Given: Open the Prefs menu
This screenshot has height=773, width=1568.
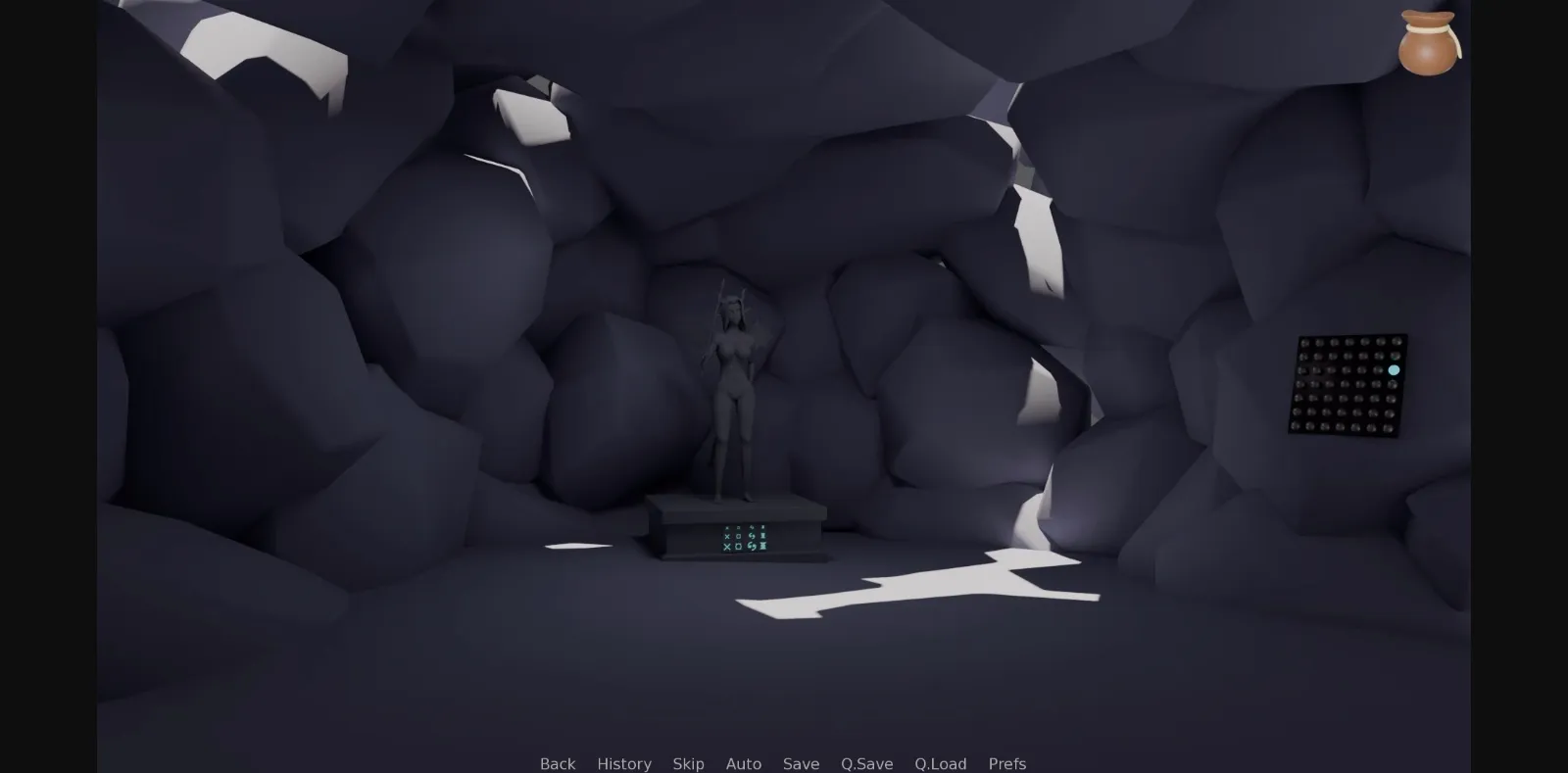Looking at the screenshot, I should pos(1006,763).
